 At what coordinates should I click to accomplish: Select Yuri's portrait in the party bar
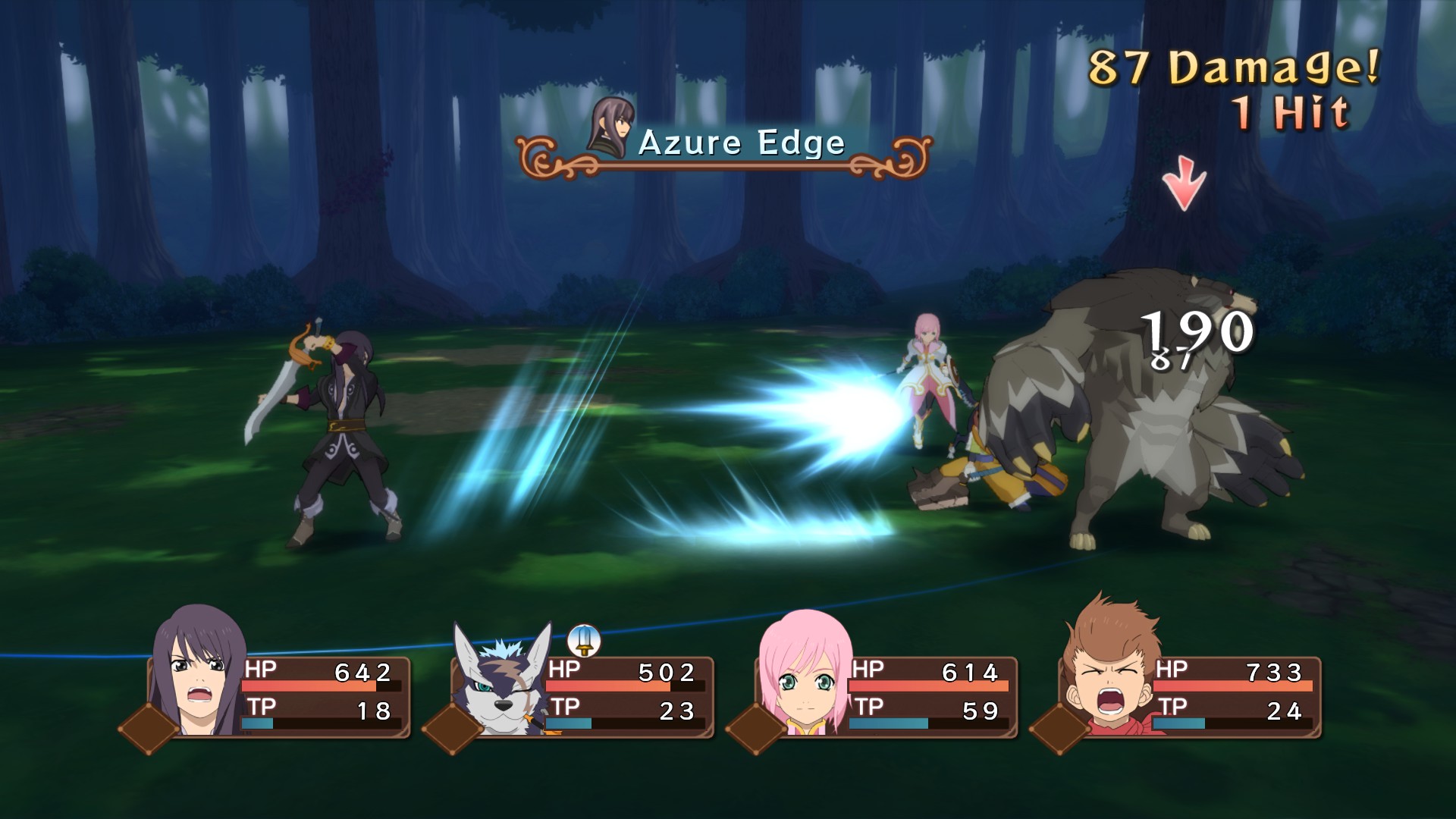[x=199, y=671]
